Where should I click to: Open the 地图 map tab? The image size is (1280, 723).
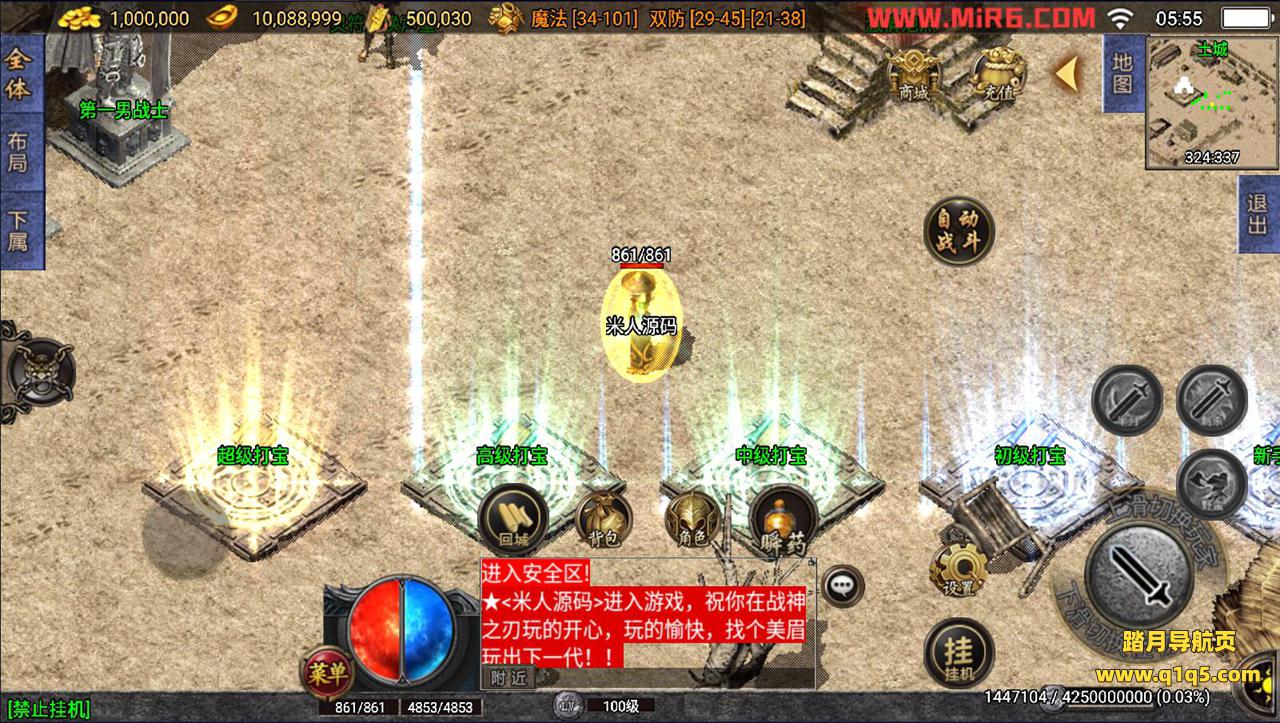coord(1122,73)
